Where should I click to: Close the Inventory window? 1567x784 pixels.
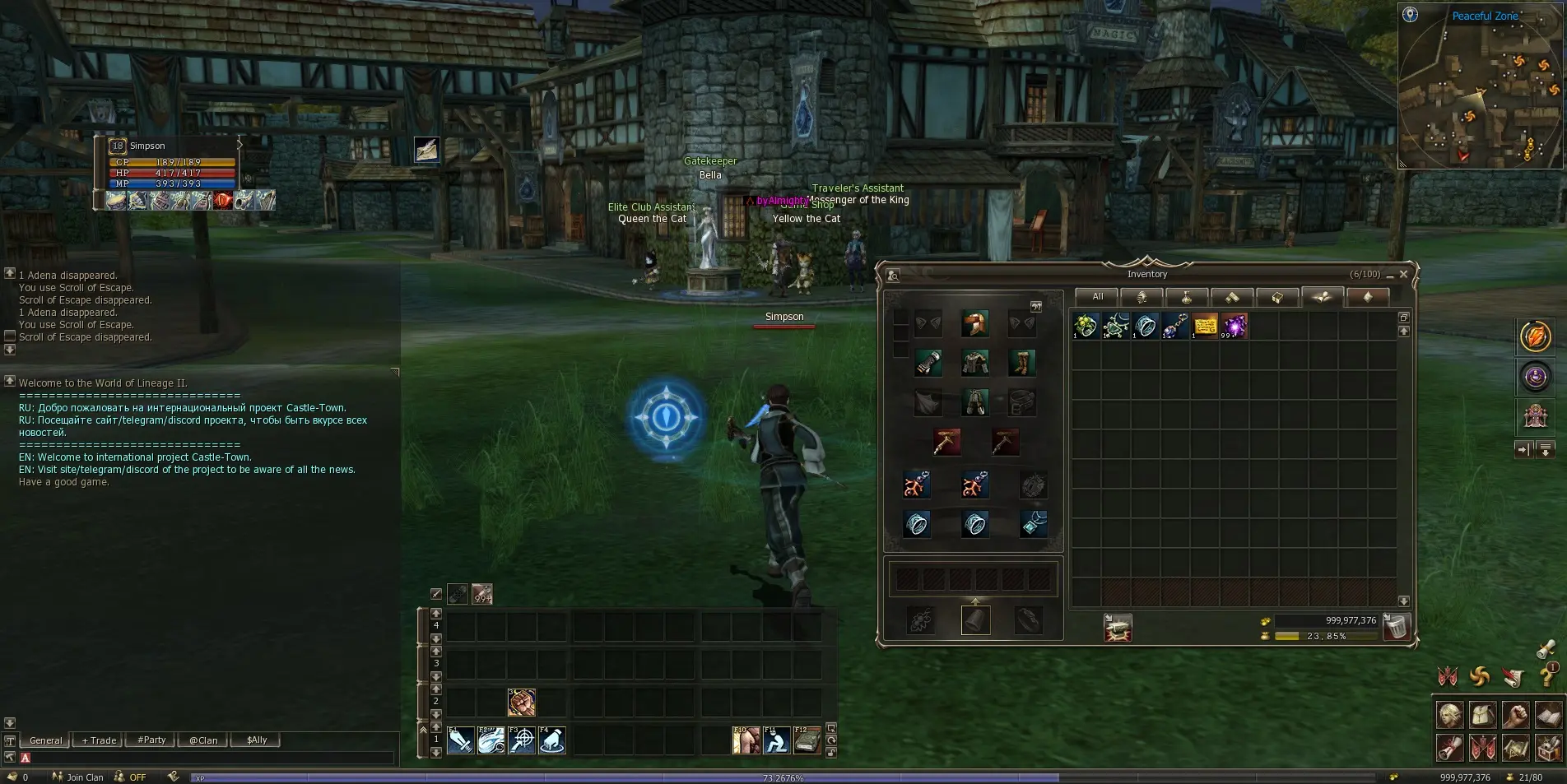tap(1404, 274)
